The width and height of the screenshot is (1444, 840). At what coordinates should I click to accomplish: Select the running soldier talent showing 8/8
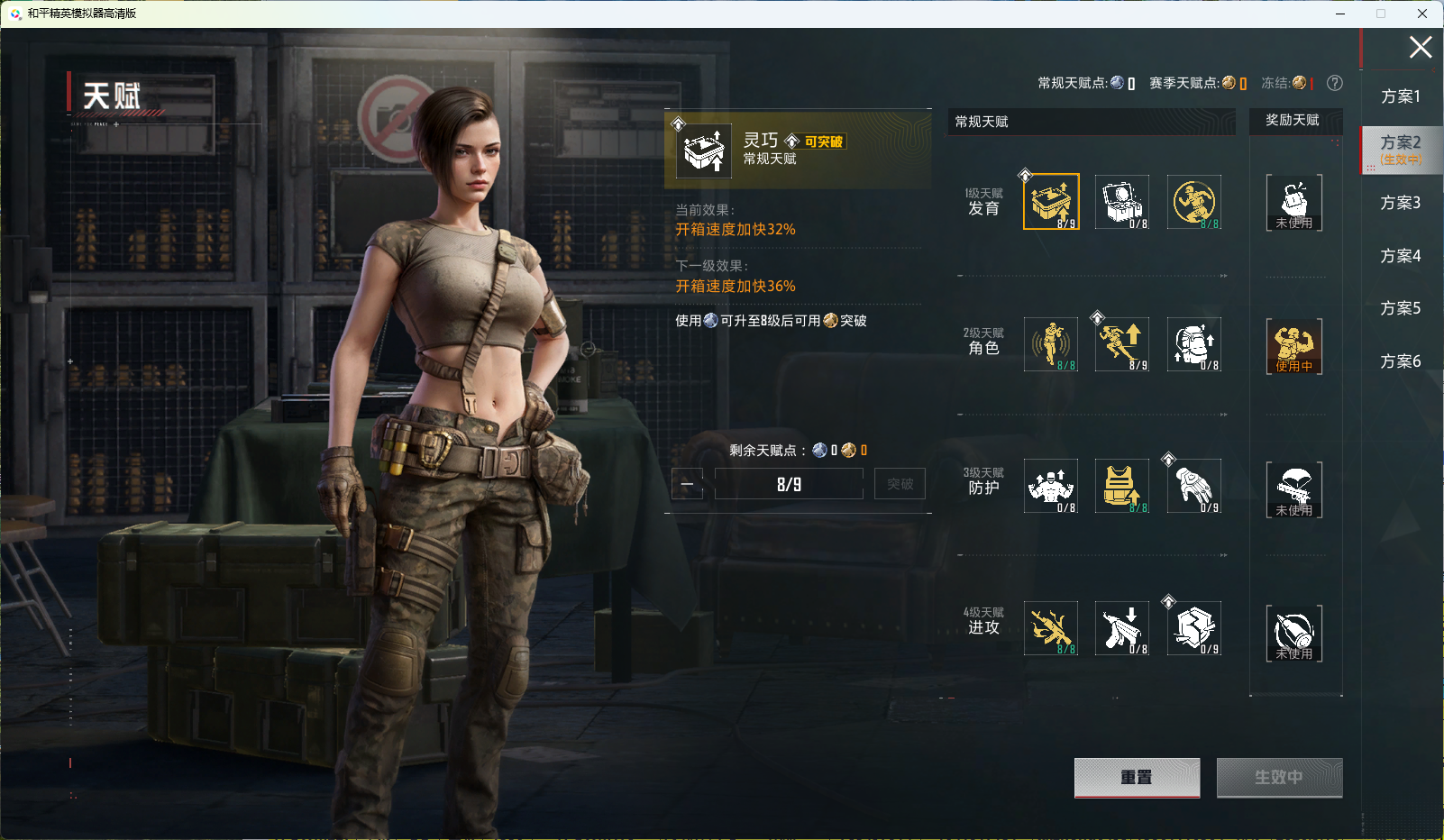click(1193, 201)
